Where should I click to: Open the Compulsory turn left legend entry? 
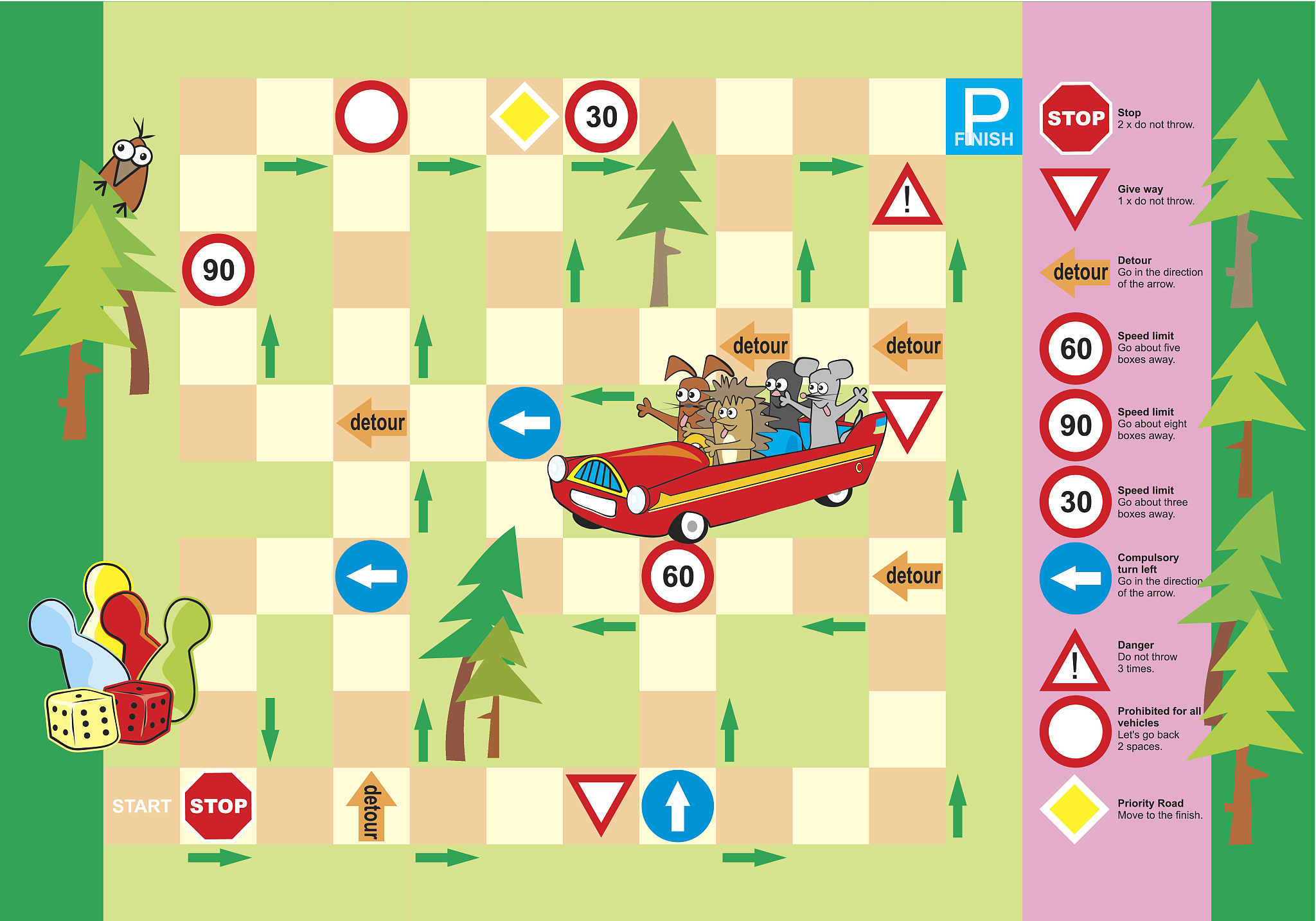pyautogui.click(x=1121, y=576)
